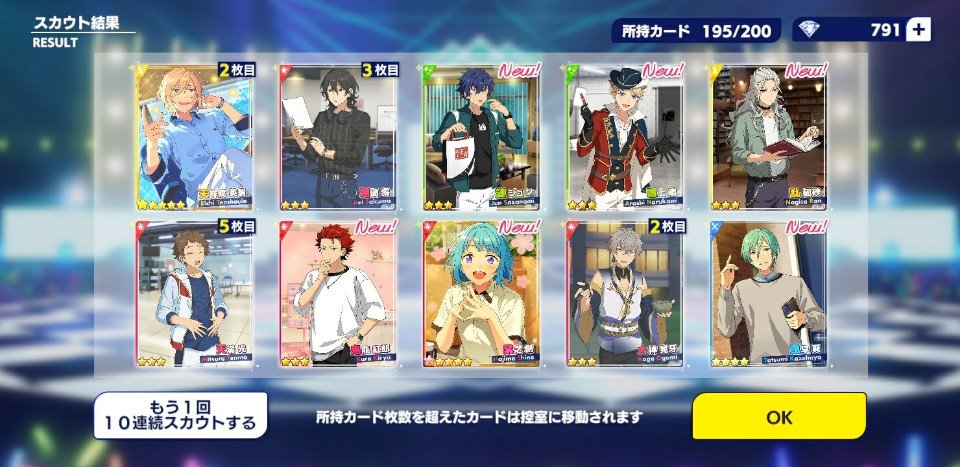View the Kuro Kiryu card
960x467 pixels.
point(338,293)
